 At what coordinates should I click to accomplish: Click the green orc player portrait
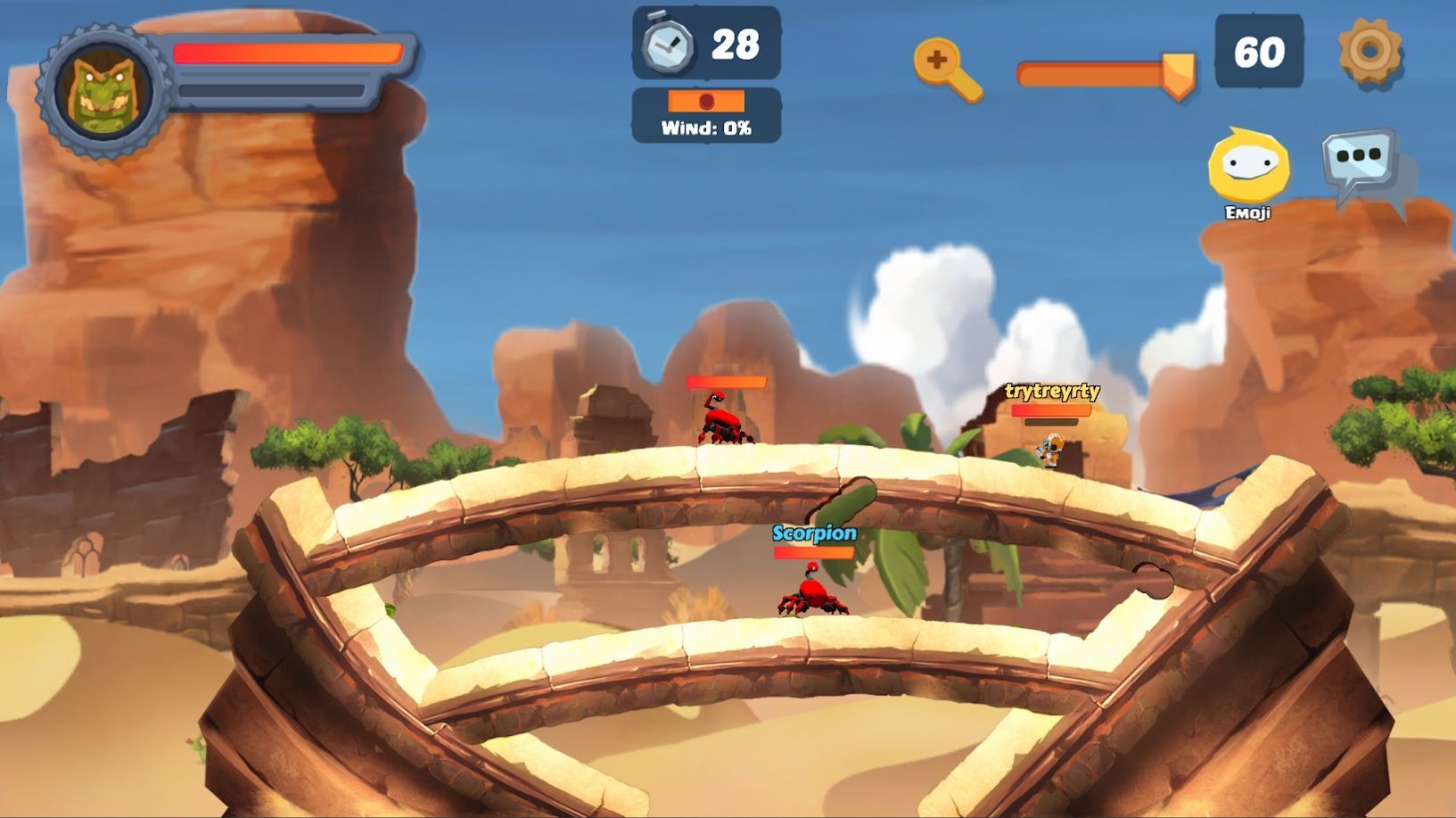coord(103,91)
